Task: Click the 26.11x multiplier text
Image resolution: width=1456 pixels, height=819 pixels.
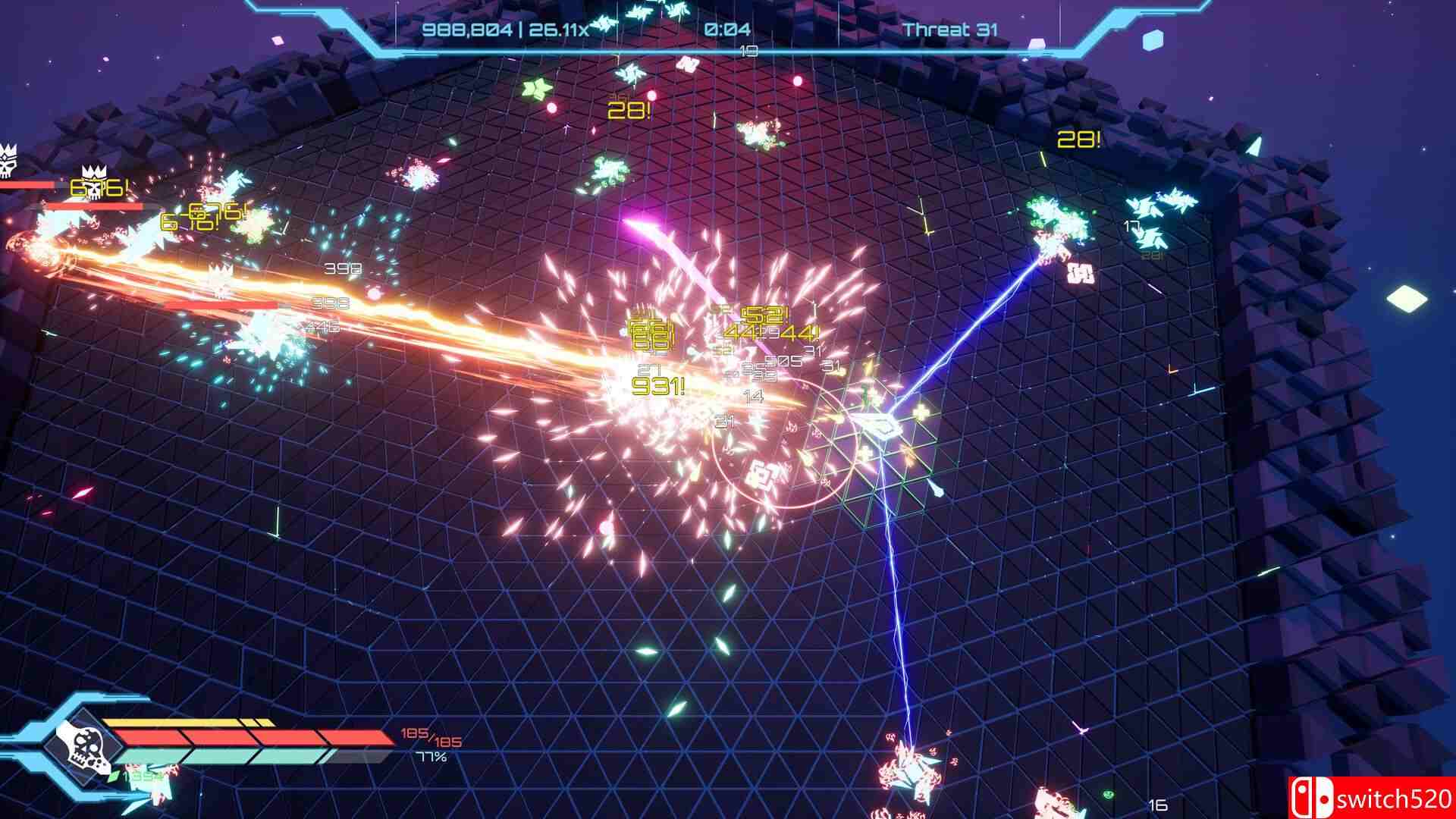Action: (560, 32)
